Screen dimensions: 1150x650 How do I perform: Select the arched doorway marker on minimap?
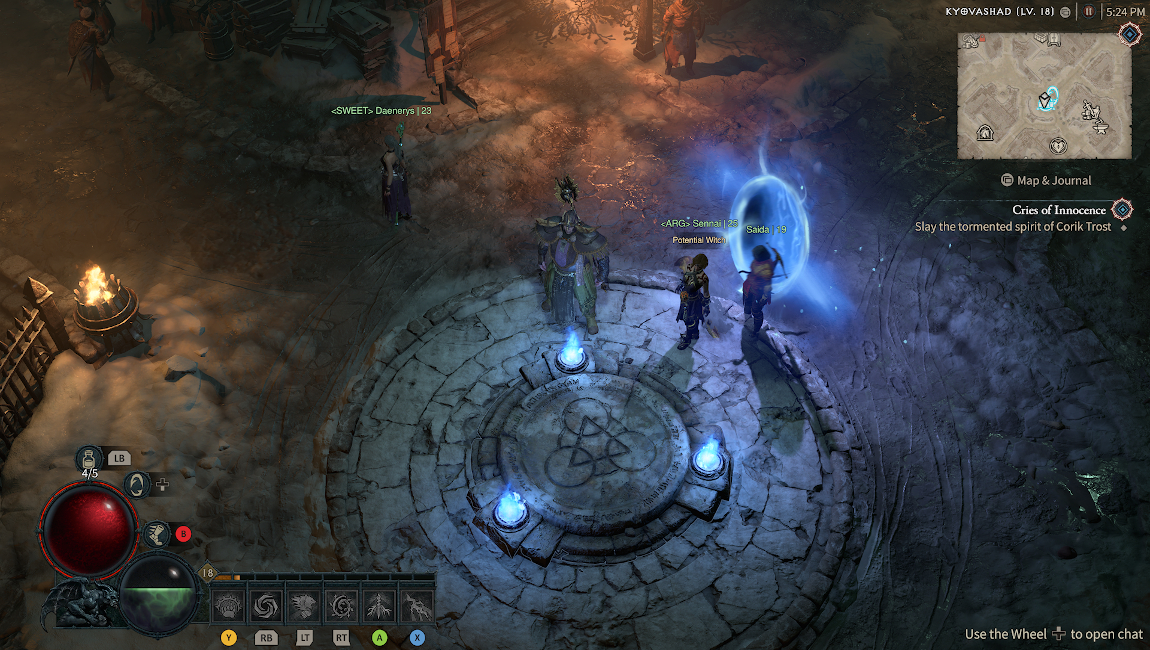tap(985, 132)
